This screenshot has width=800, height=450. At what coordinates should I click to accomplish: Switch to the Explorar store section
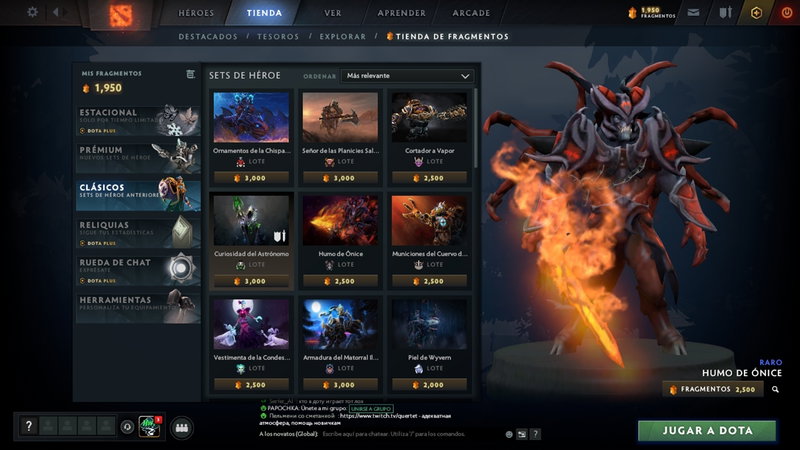pyautogui.click(x=343, y=37)
